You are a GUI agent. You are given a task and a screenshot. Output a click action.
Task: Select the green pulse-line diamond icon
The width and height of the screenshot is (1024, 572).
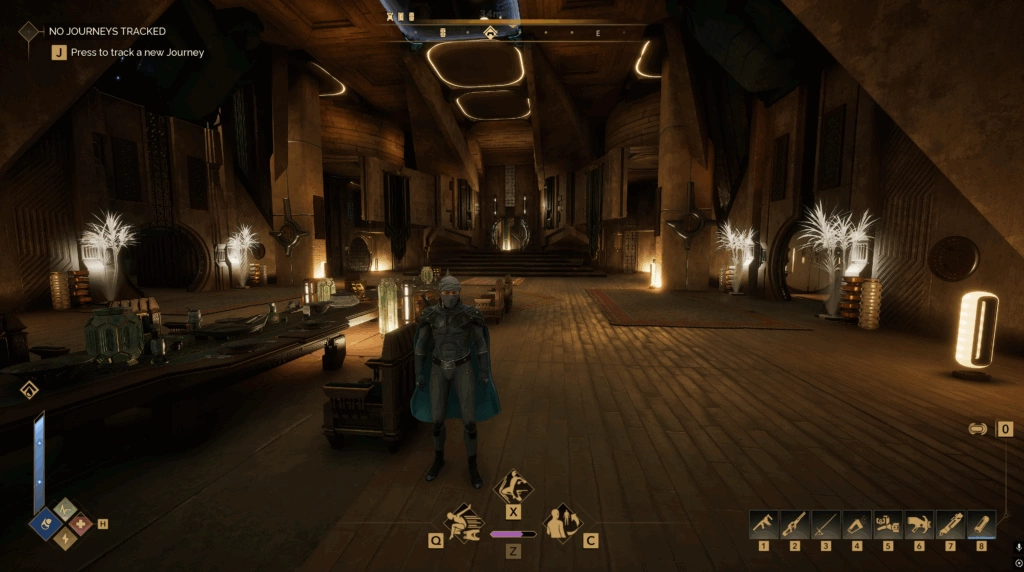point(64,508)
